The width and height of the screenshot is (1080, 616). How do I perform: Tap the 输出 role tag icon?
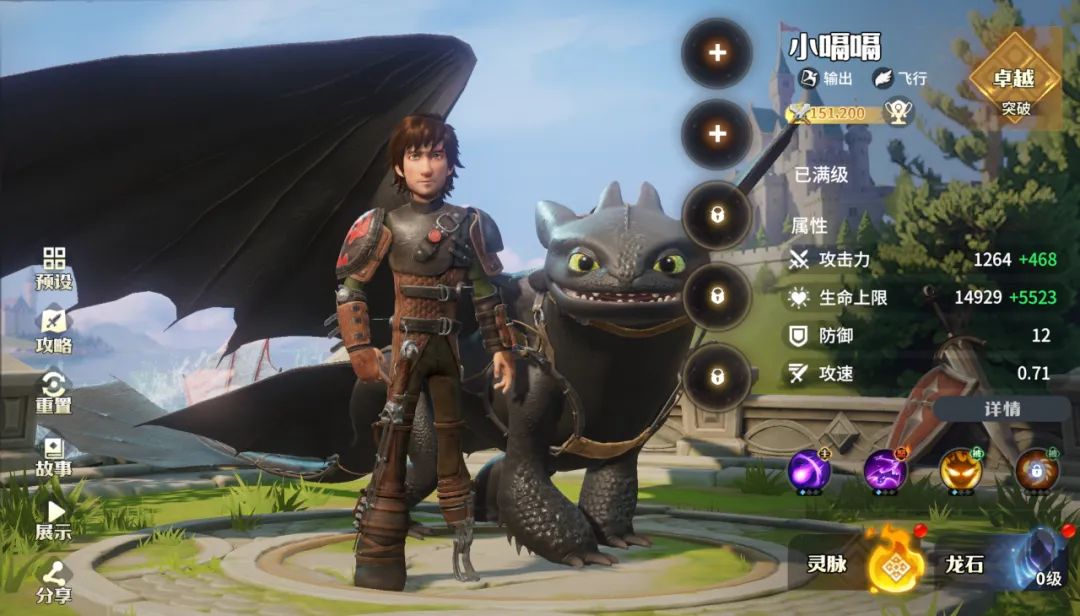[x=809, y=79]
